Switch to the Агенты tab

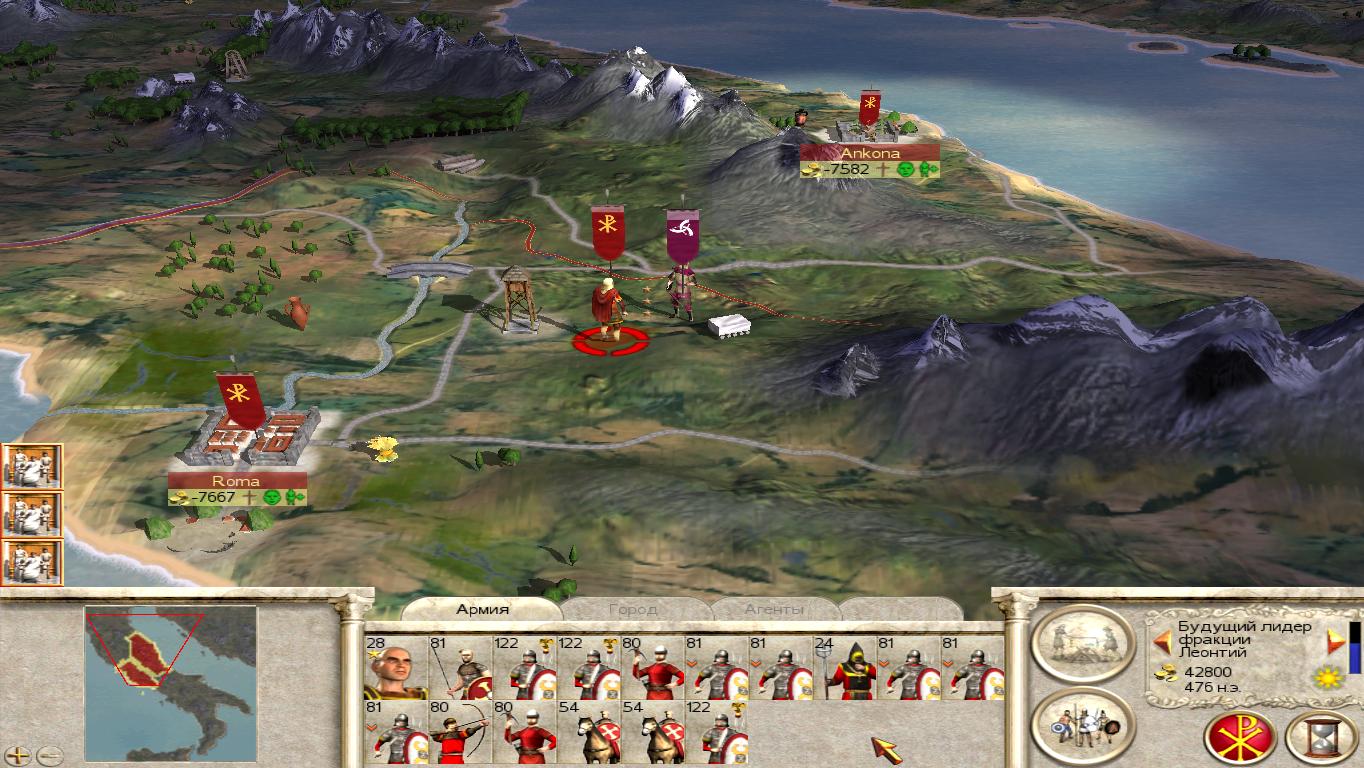click(773, 609)
